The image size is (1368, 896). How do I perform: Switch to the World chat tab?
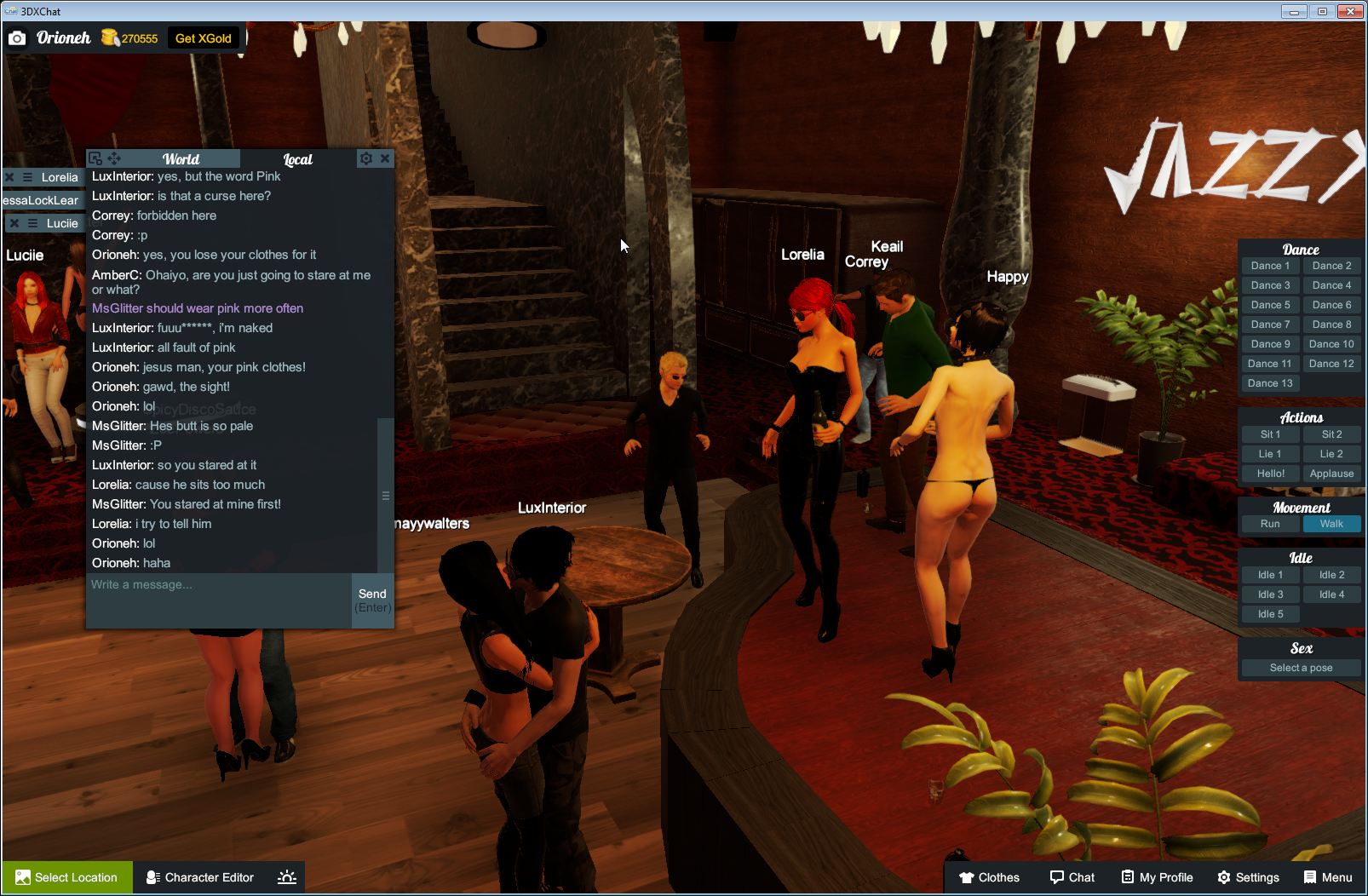[181, 158]
